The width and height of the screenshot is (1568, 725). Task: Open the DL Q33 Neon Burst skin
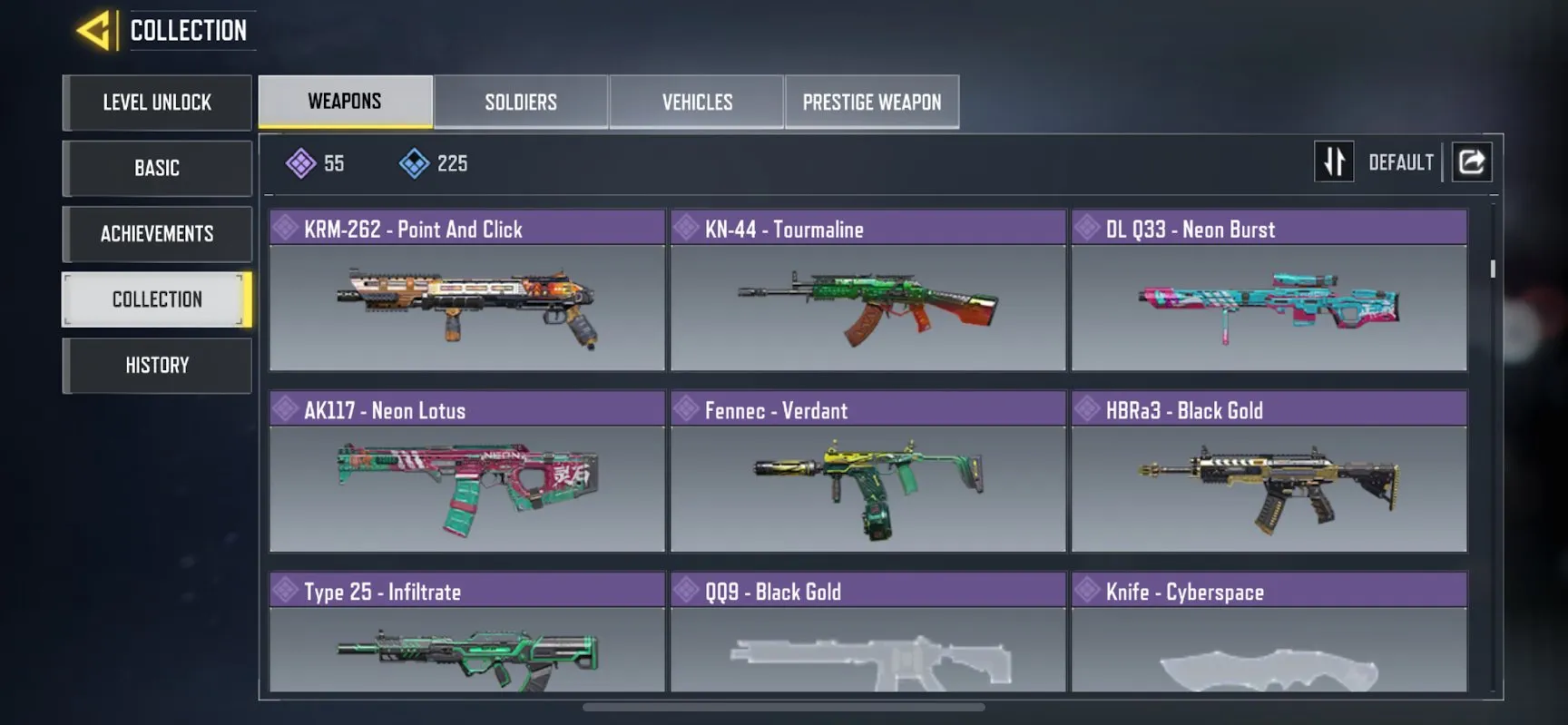tap(1268, 307)
